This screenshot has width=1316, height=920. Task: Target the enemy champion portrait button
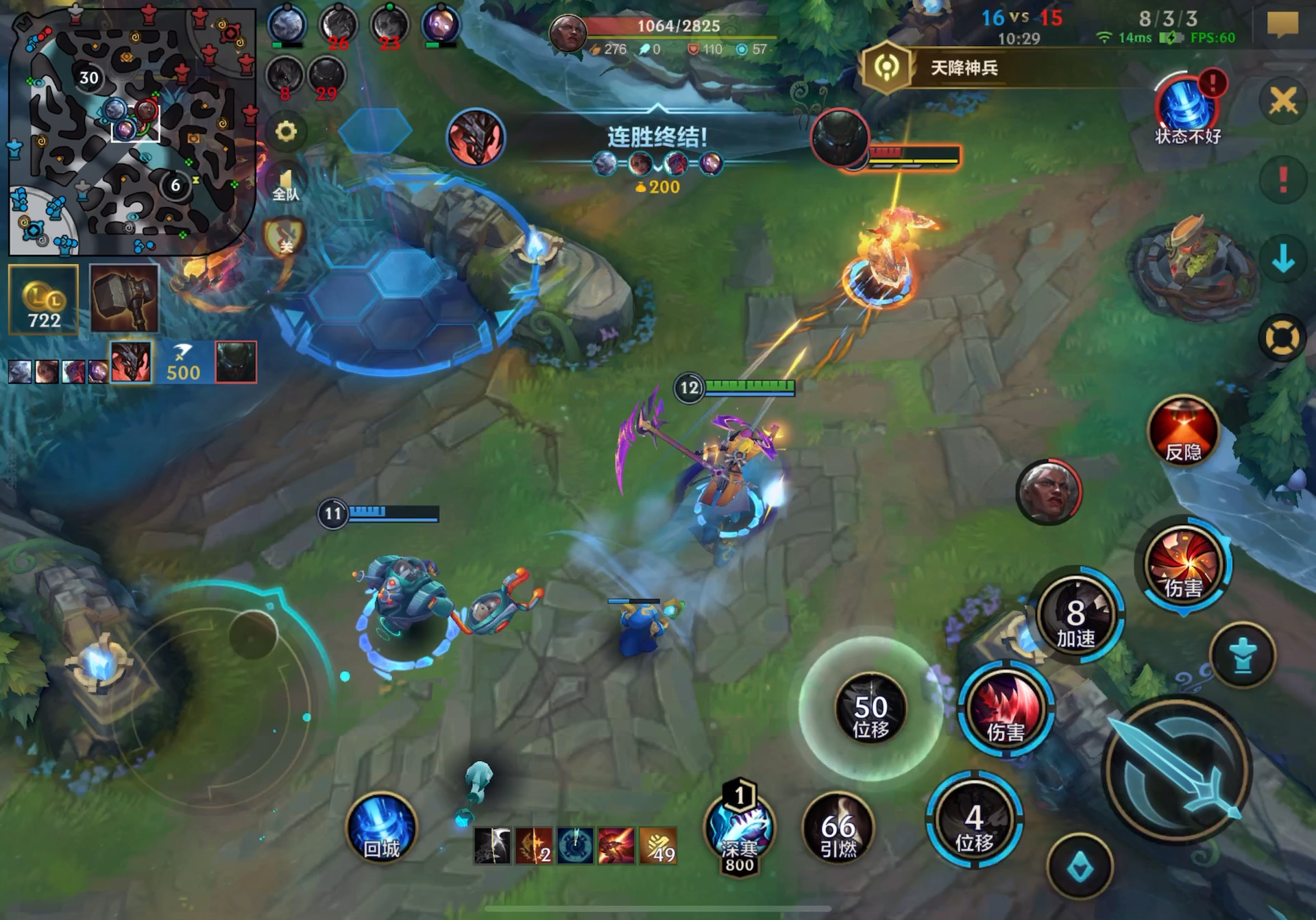coord(1048,492)
